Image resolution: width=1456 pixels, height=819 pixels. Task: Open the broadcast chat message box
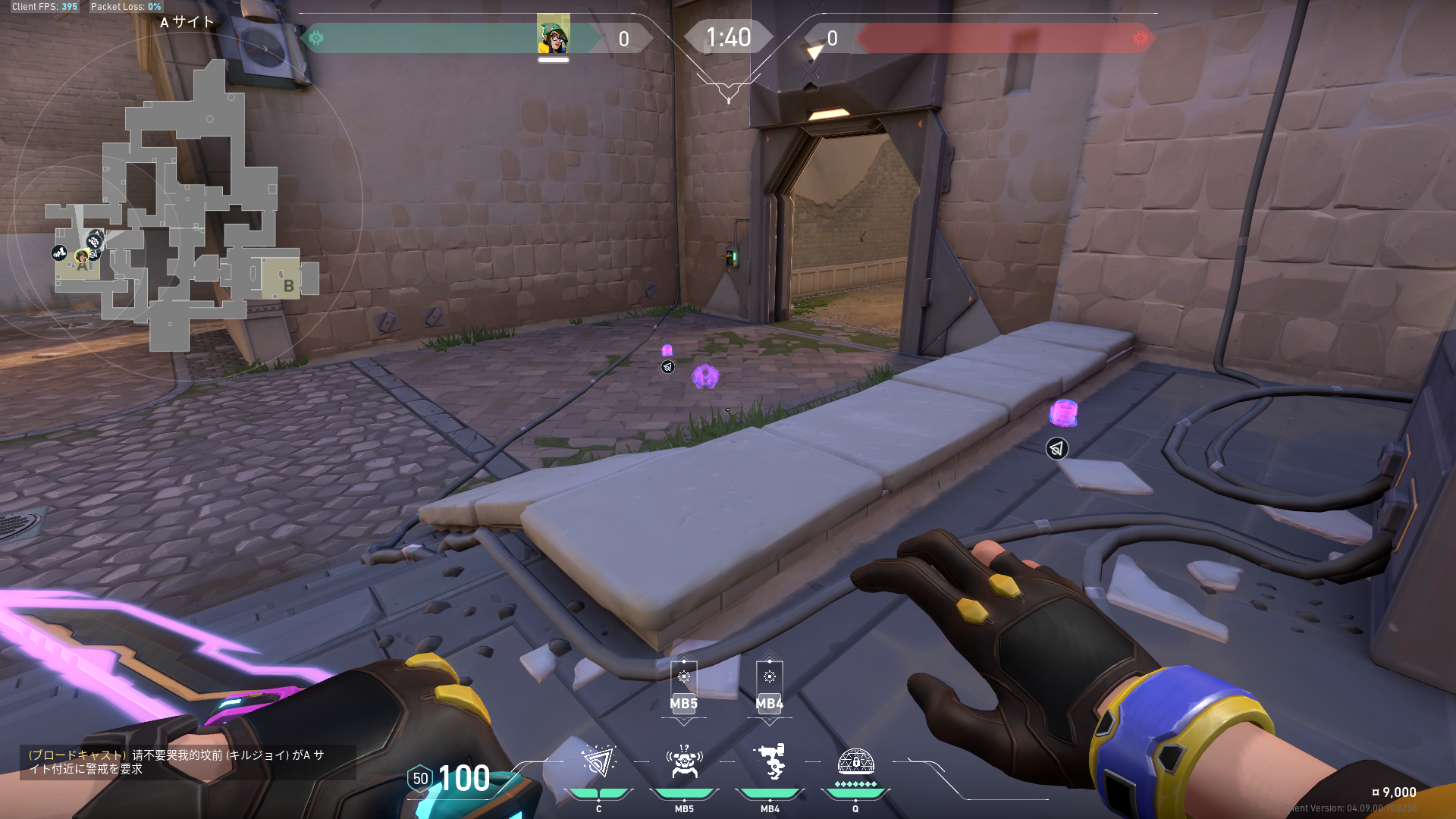click(187, 761)
